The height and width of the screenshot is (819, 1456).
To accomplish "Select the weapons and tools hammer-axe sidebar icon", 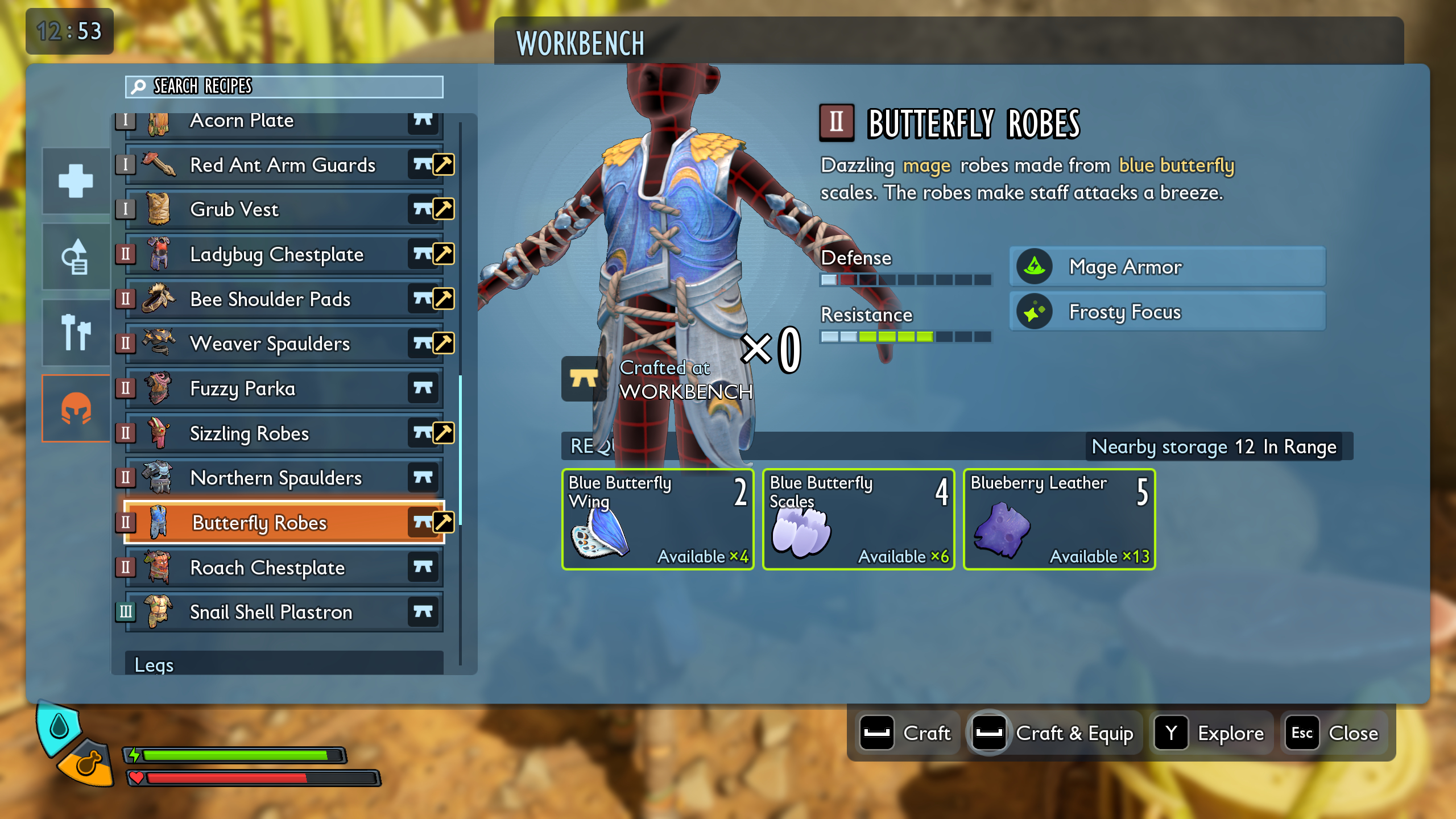I will click(x=75, y=332).
